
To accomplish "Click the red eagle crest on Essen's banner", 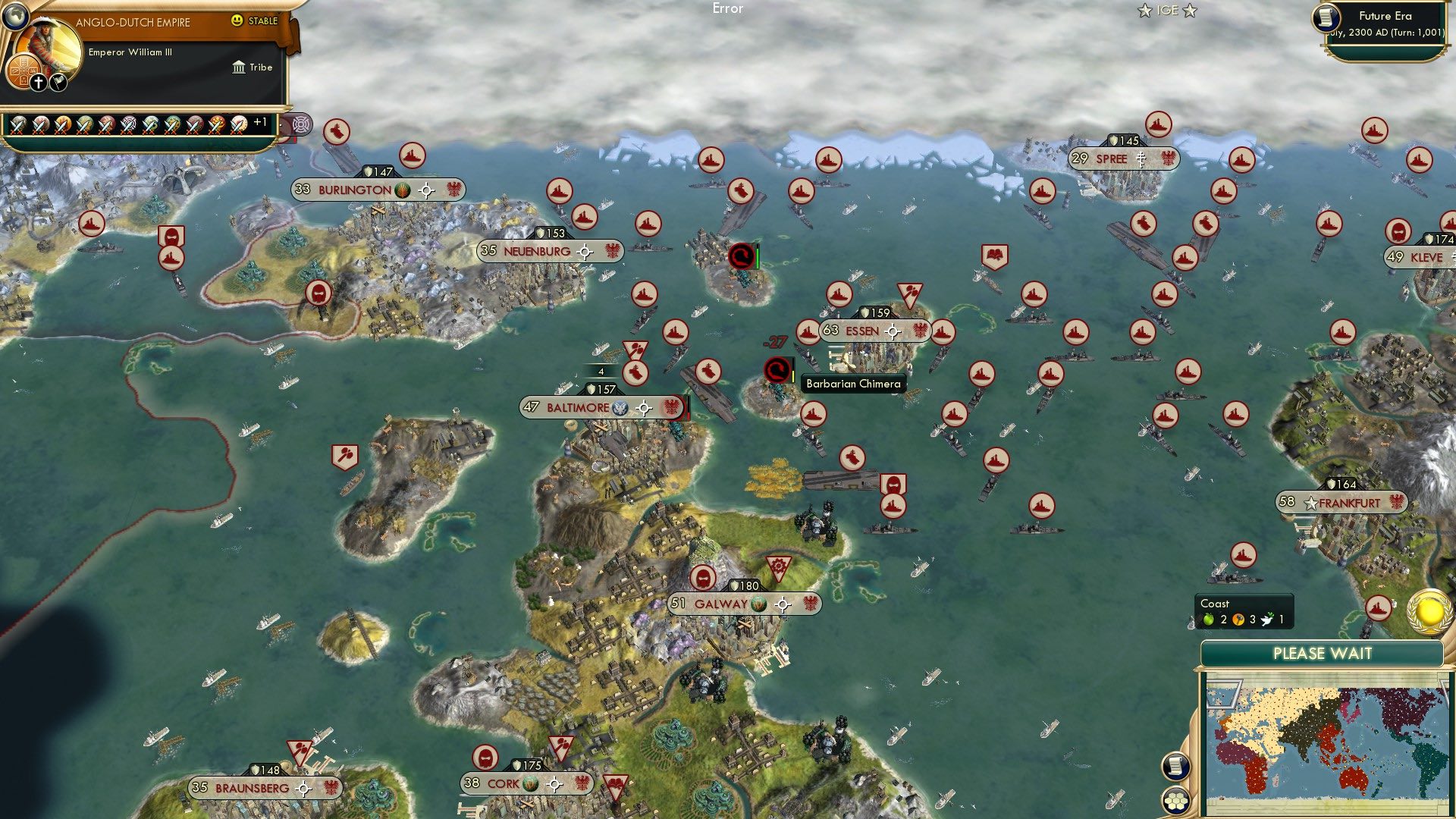I will tap(919, 331).
